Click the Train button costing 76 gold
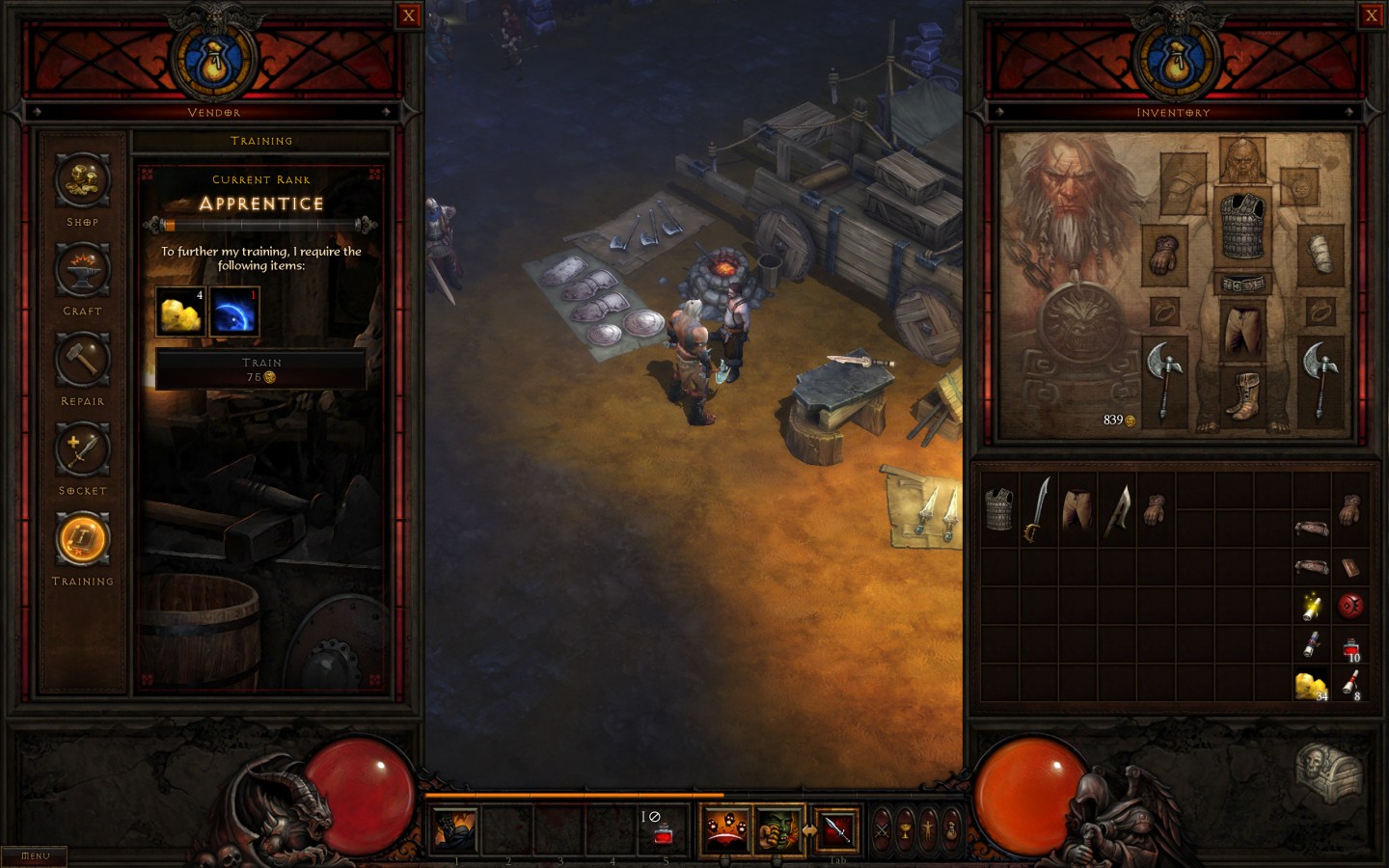 (261, 368)
